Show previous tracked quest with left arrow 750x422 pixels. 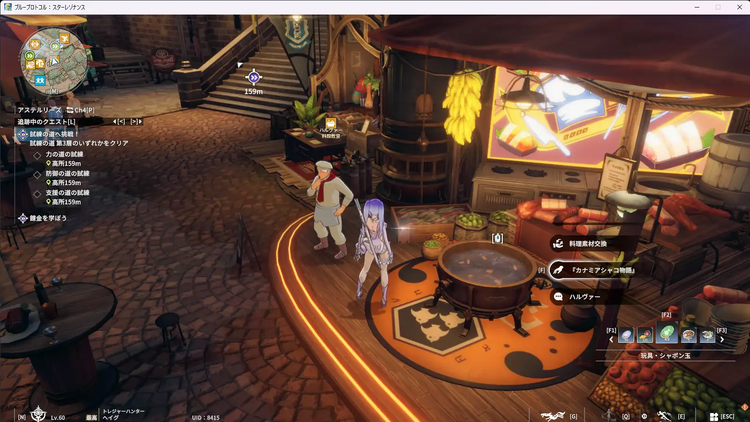117,122
